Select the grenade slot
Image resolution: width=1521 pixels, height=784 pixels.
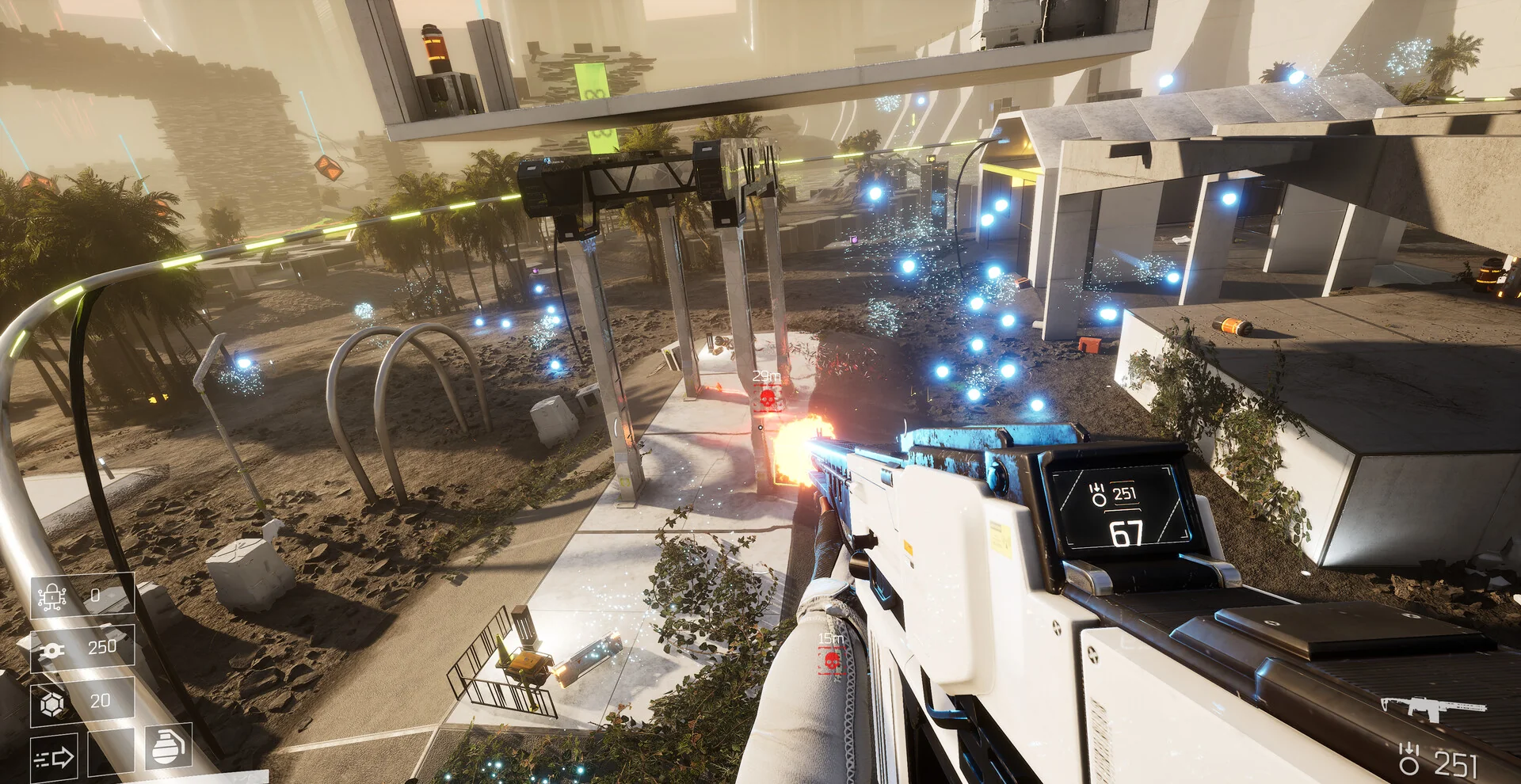pos(168,746)
